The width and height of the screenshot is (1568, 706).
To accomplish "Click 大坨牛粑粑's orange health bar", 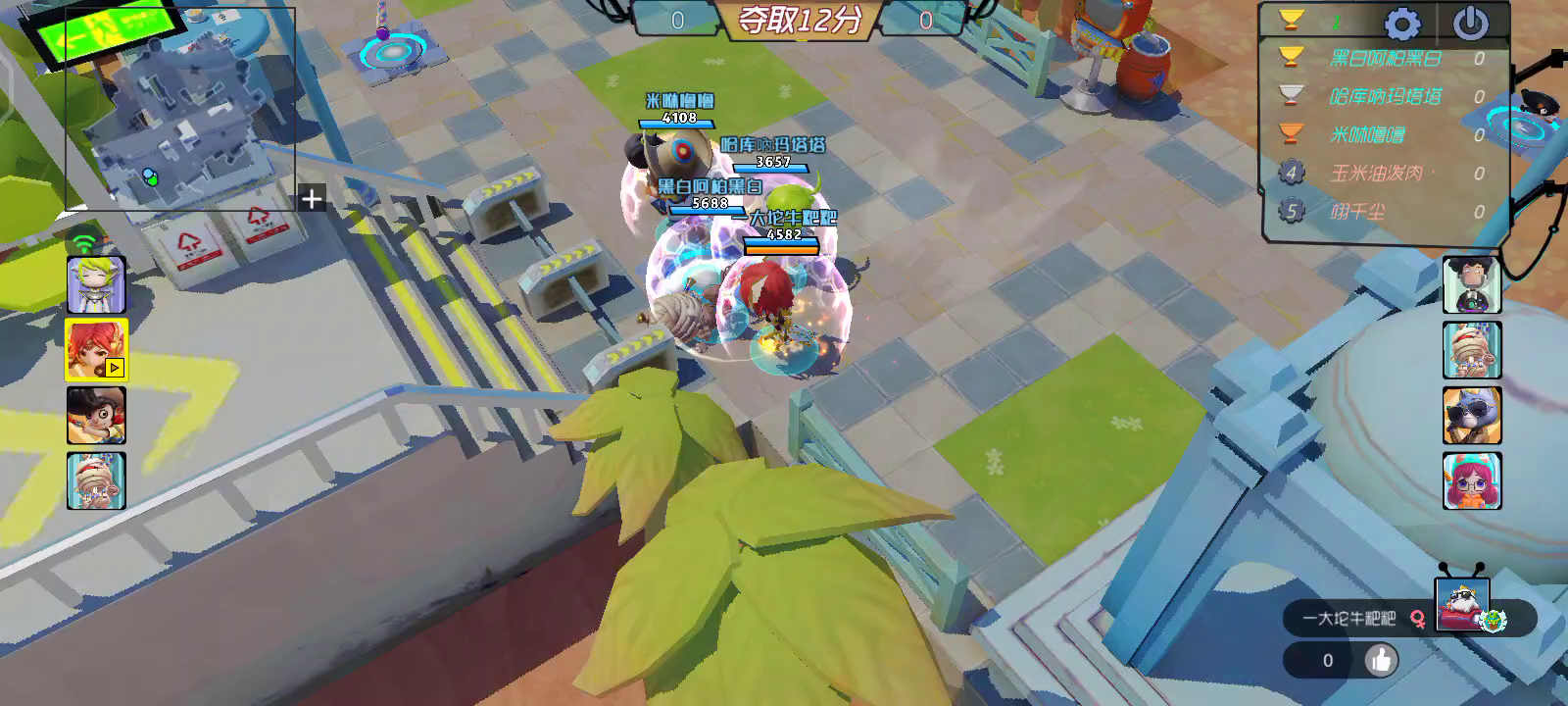I will (x=779, y=249).
